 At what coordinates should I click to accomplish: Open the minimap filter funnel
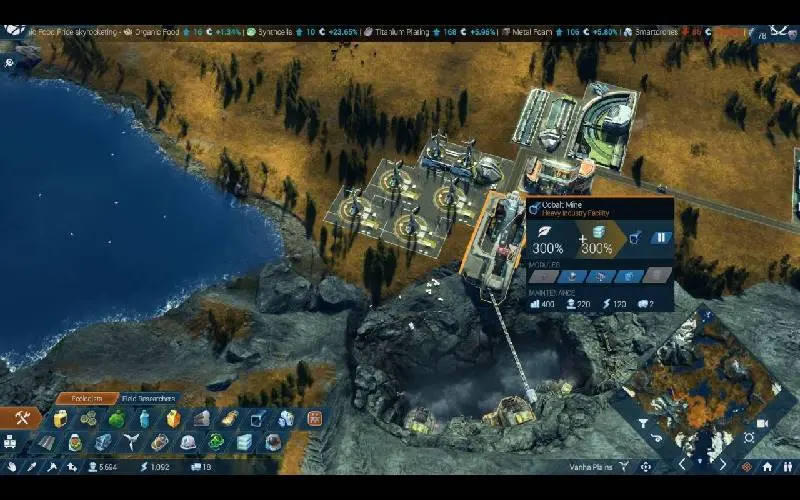pos(642,423)
